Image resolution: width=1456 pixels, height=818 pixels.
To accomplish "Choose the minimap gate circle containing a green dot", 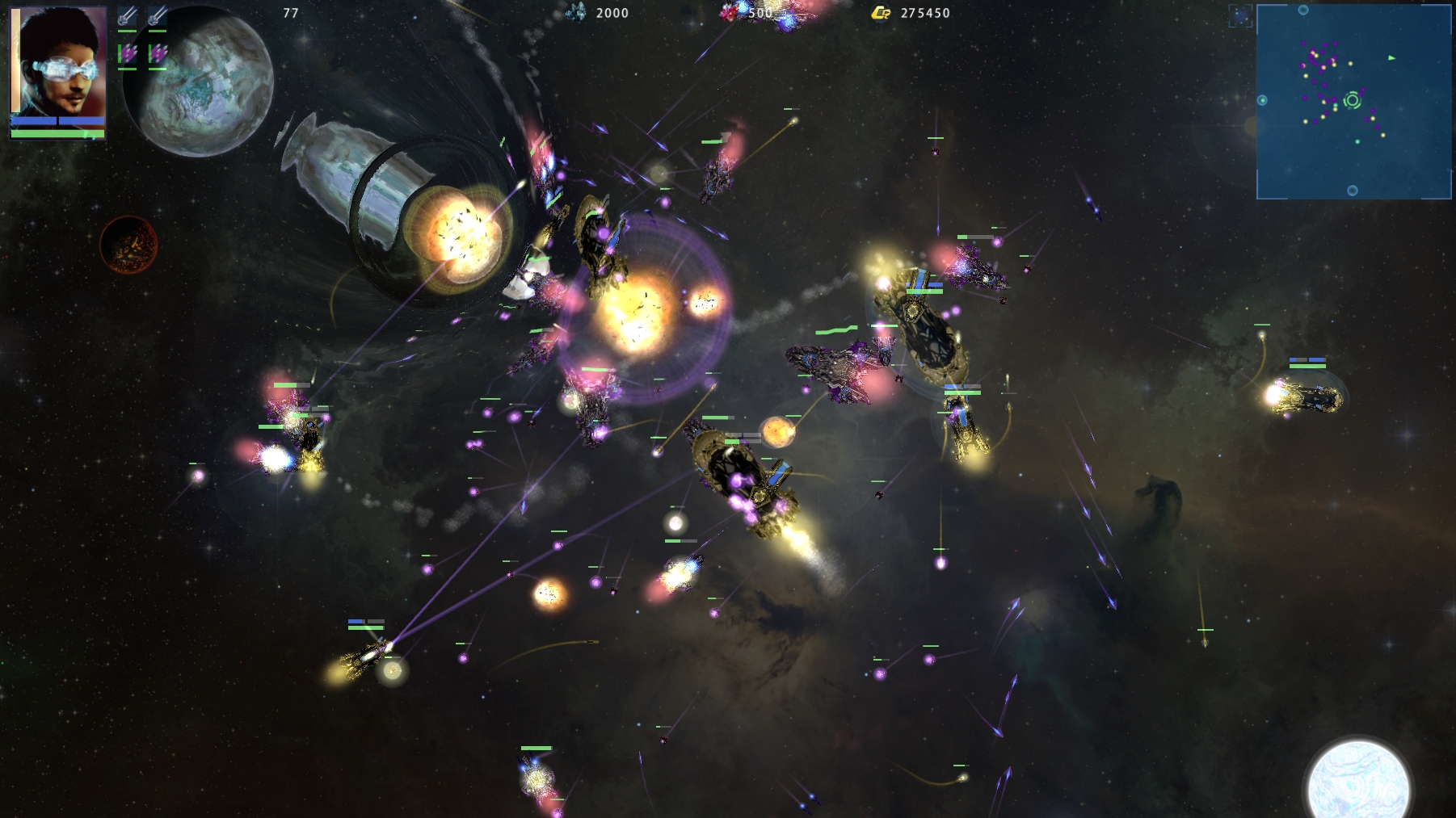I will click(1262, 100).
